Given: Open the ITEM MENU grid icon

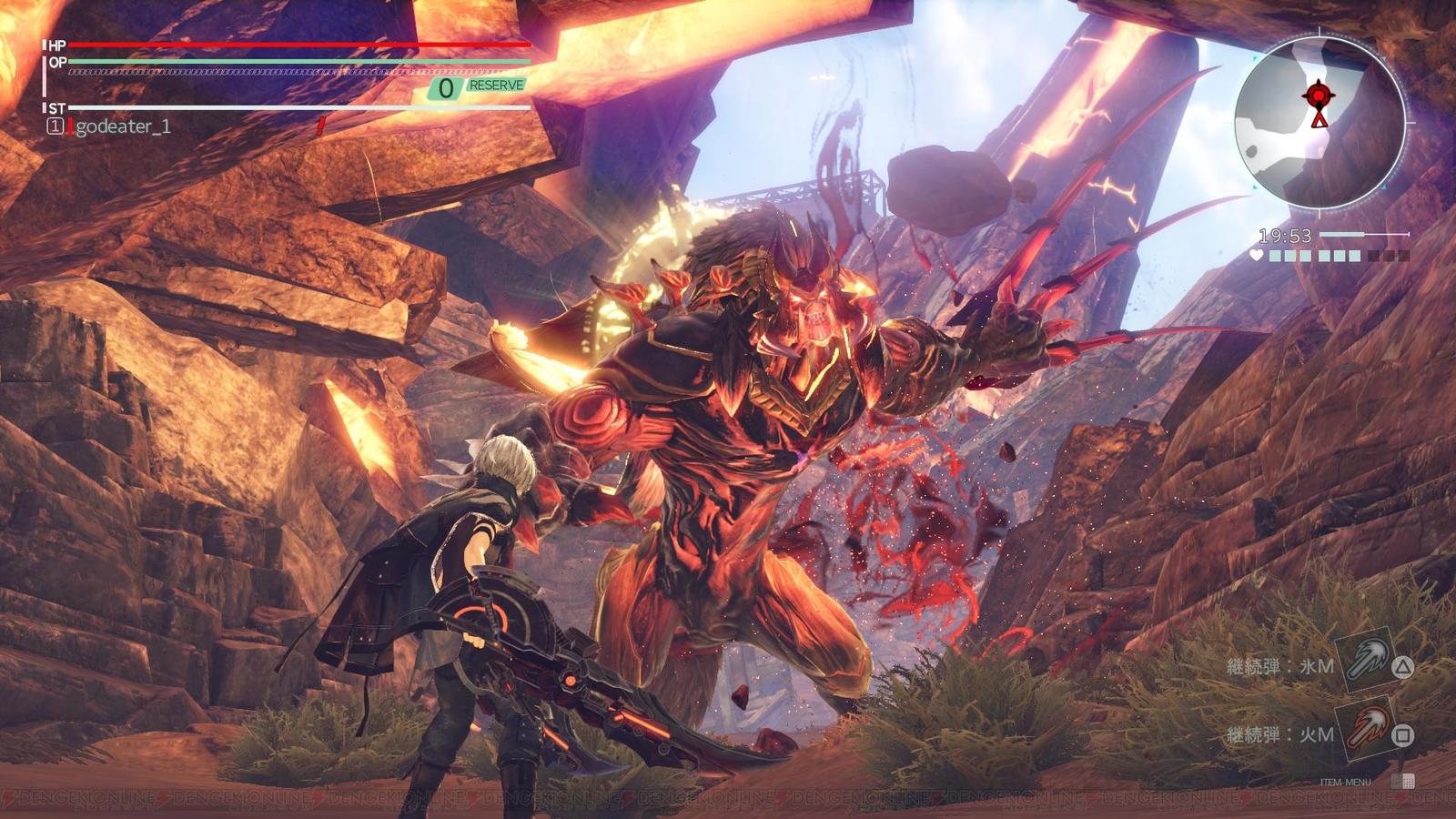Looking at the screenshot, I should 1404,780.
